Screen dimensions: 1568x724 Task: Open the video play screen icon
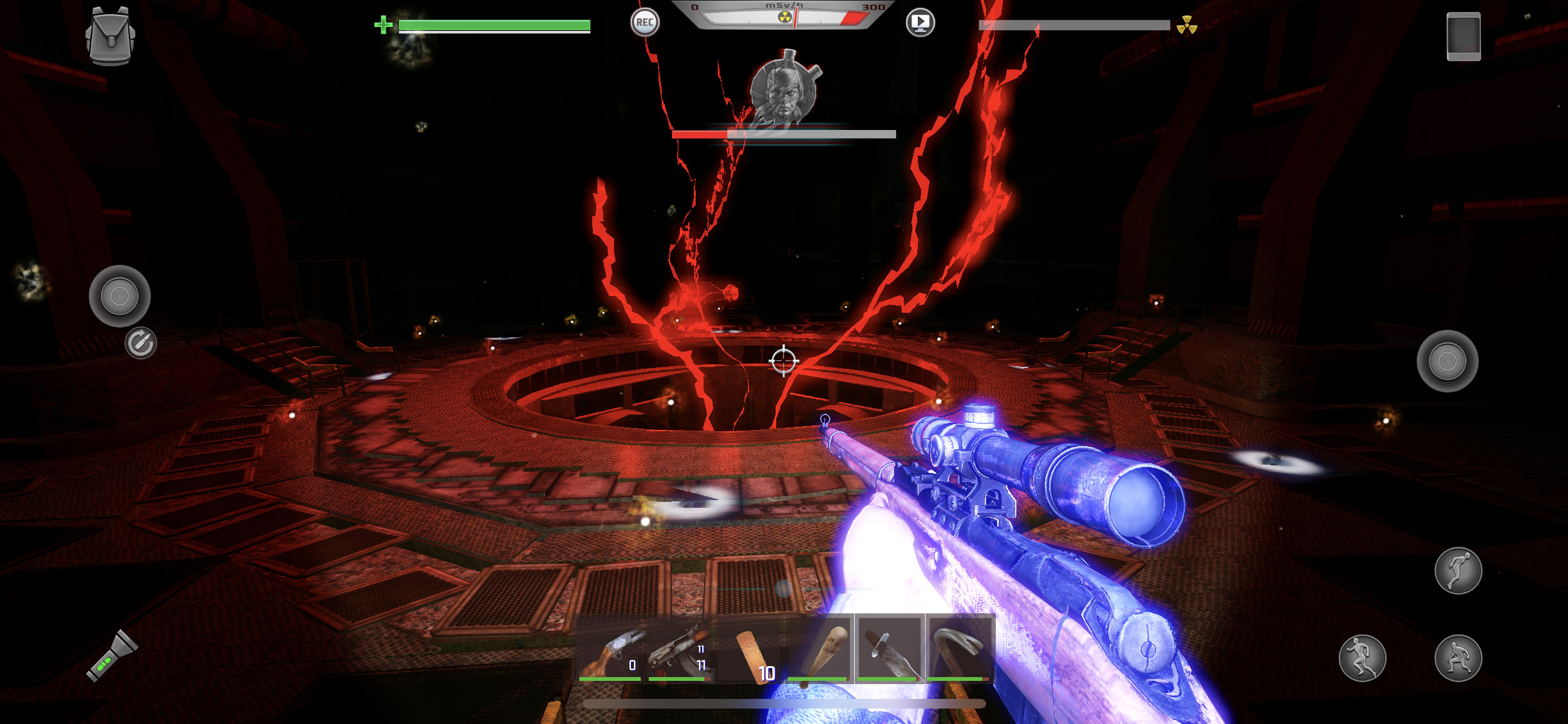pyautogui.click(x=920, y=23)
